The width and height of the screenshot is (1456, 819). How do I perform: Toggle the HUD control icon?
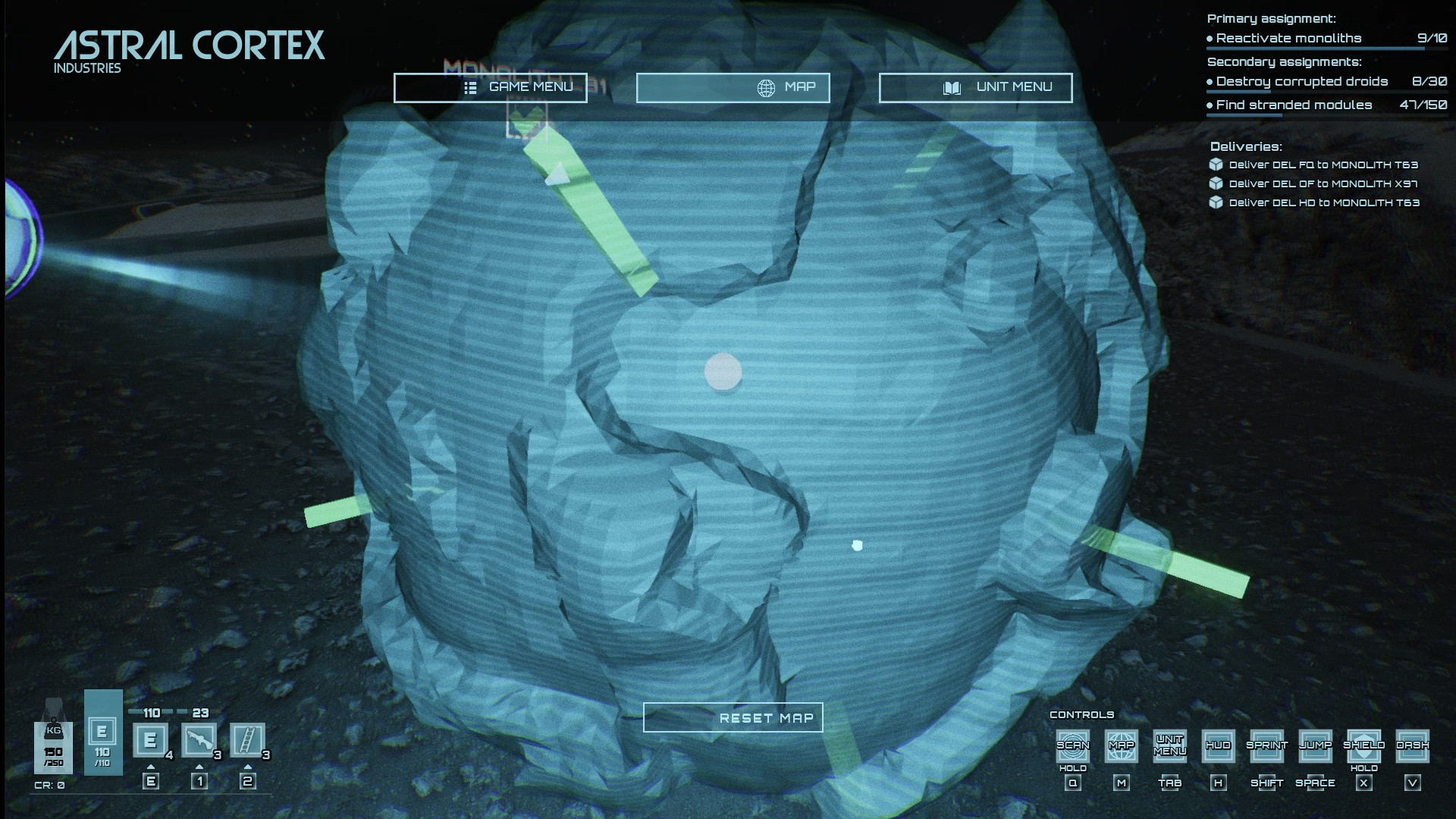[1219, 747]
